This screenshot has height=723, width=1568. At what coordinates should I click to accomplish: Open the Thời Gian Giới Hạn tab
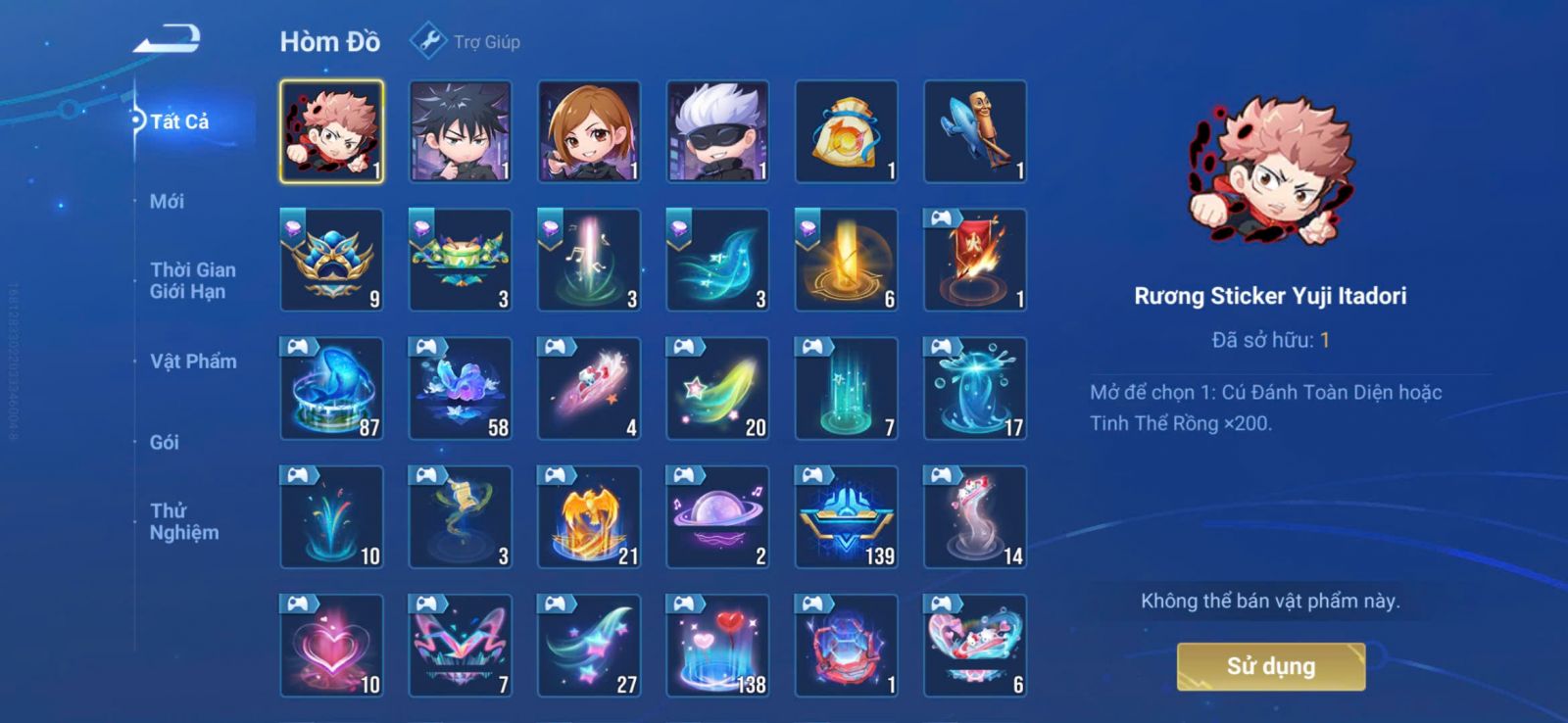tap(192, 280)
